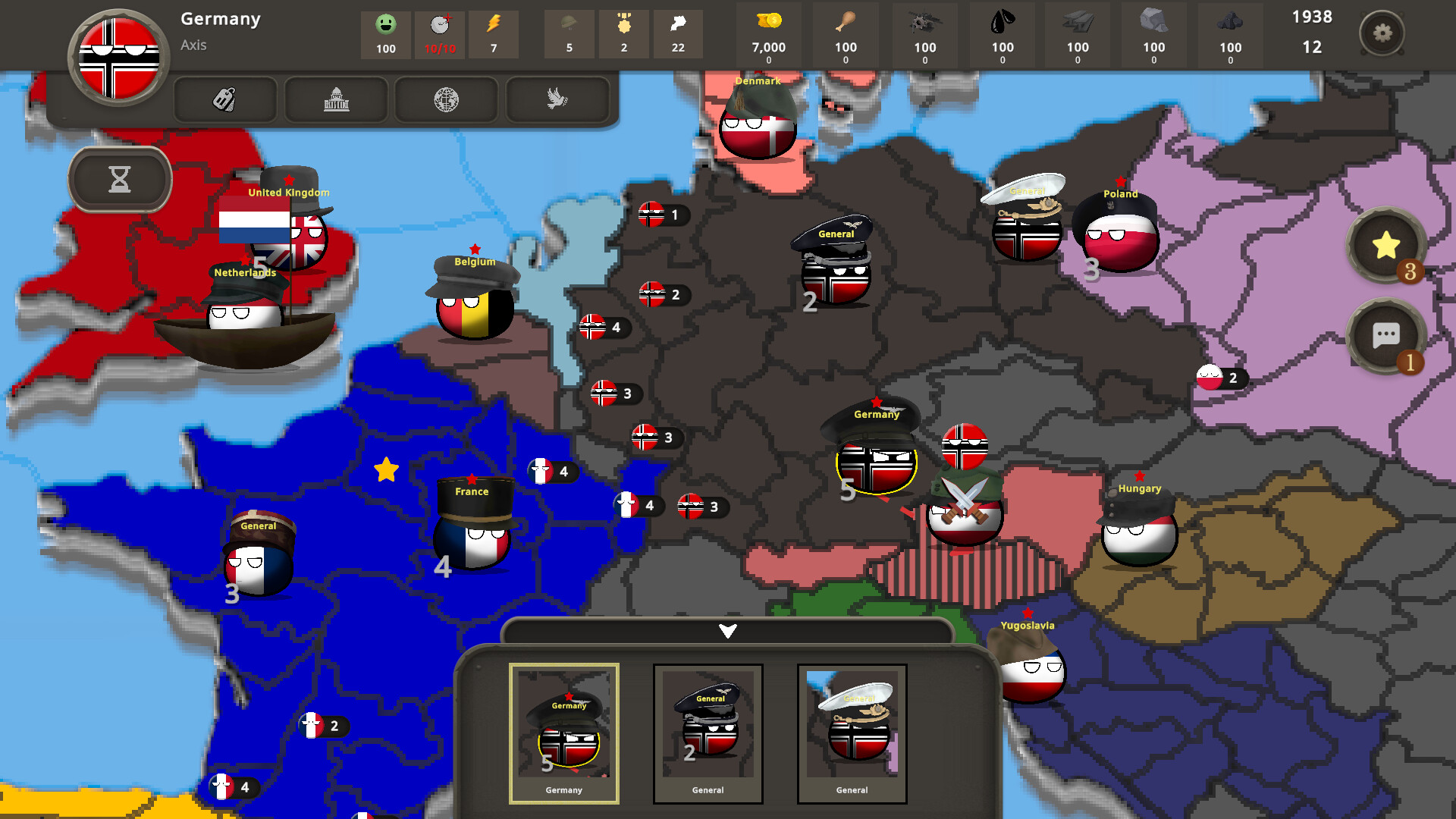End the turn using the hourglass button
This screenshot has height=819, width=1456.
[119, 179]
